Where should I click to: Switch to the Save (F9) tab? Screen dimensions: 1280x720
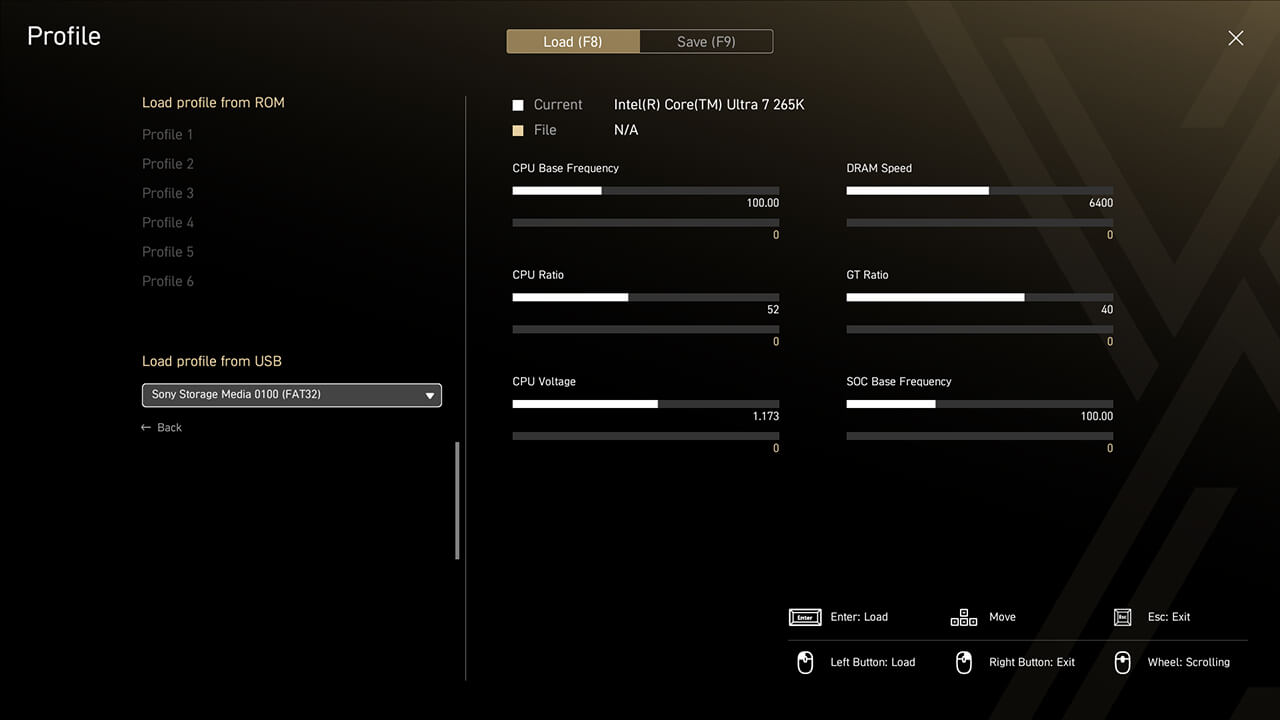coord(706,42)
